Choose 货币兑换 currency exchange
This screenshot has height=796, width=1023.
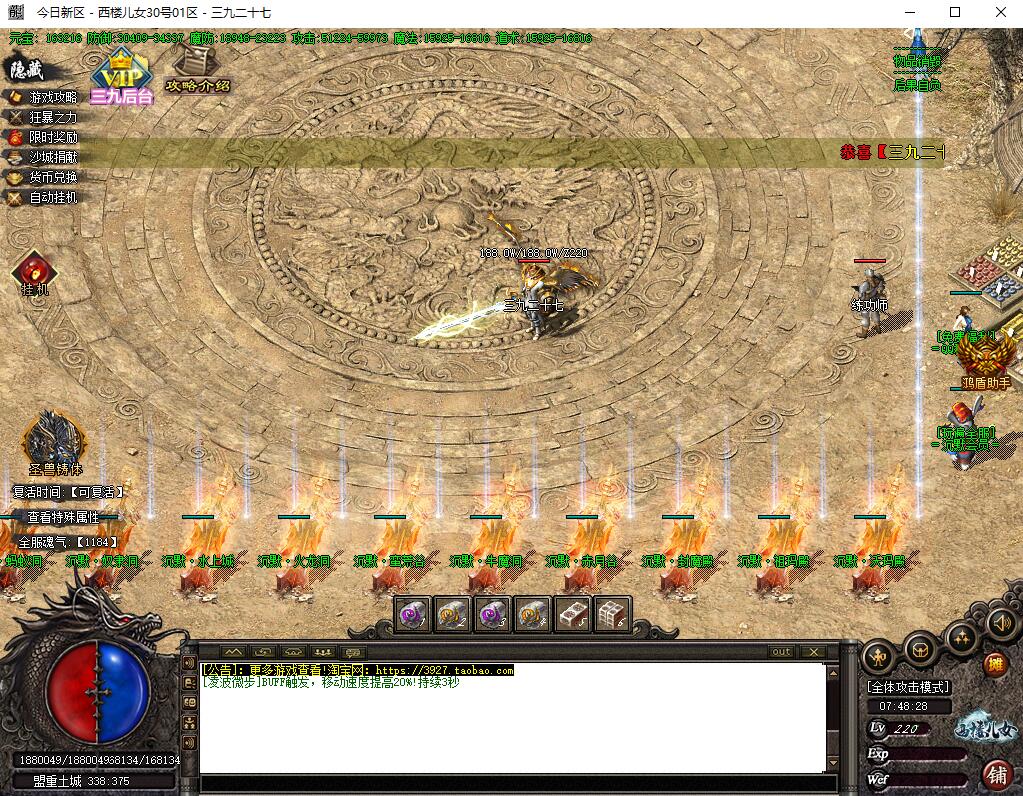pyautogui.click(x=52, y=177)
